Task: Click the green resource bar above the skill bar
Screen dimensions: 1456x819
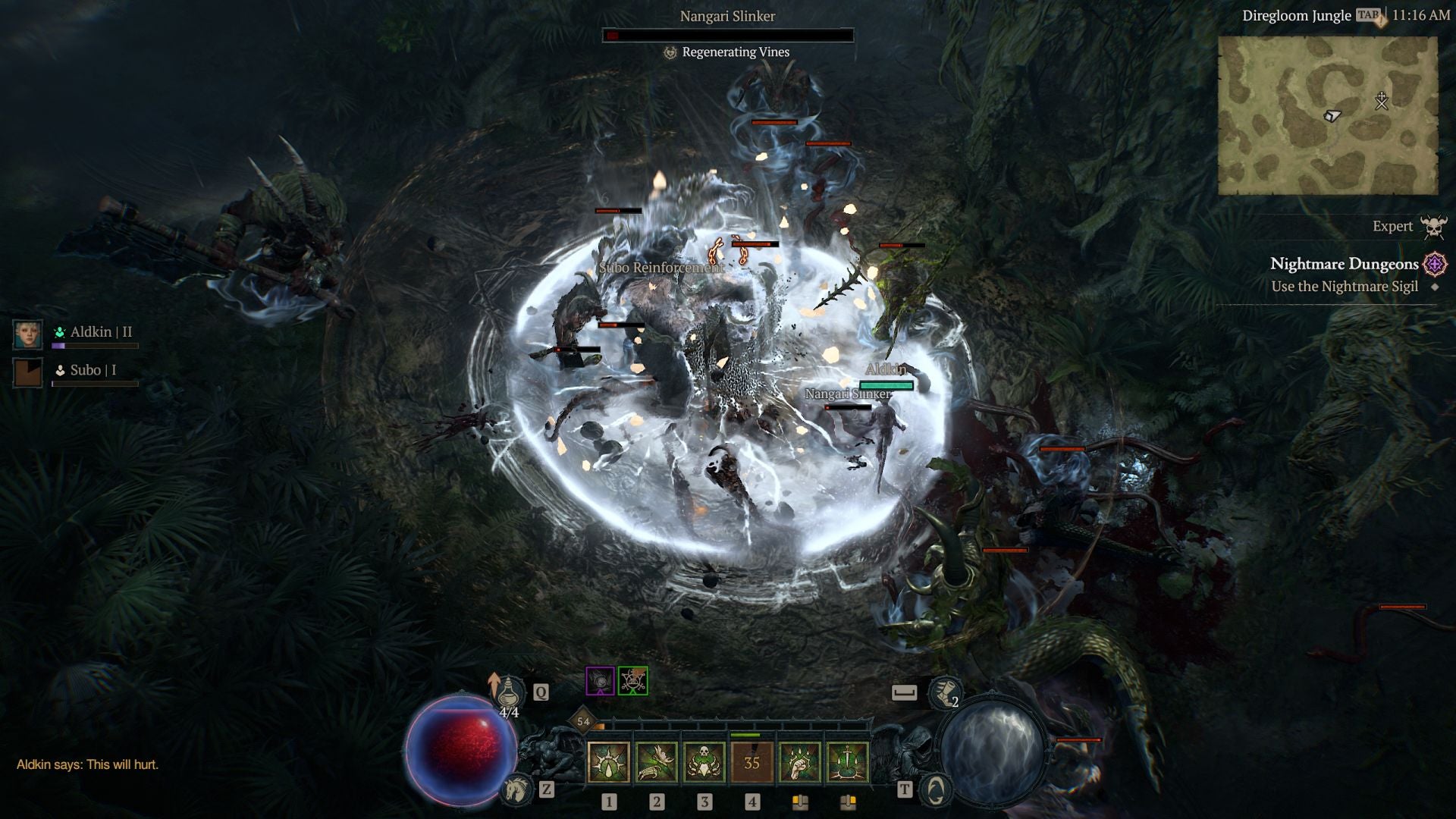Action: [x=744, y=735]
